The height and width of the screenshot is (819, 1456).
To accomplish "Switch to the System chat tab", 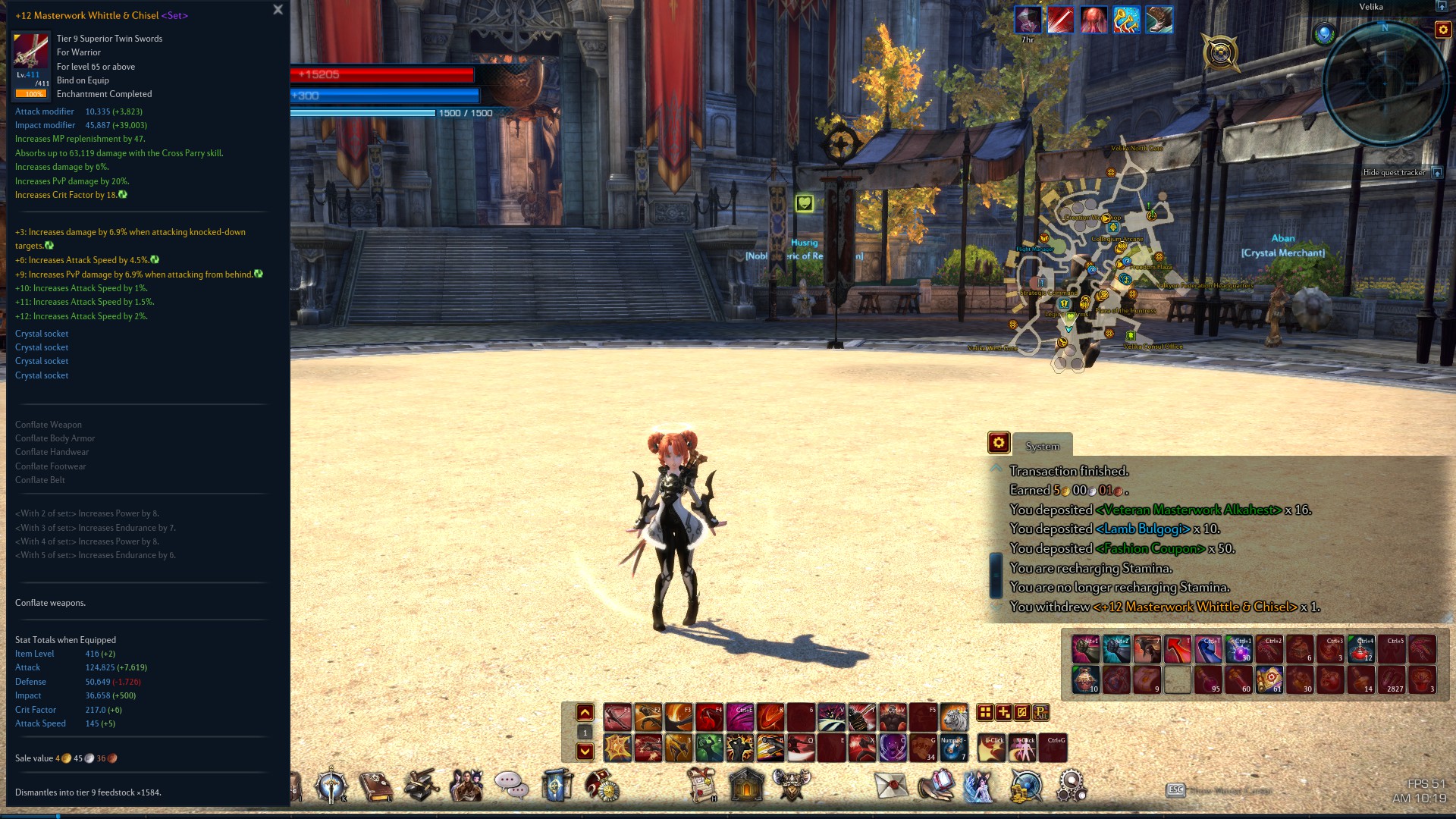I will pos(1042,446).
